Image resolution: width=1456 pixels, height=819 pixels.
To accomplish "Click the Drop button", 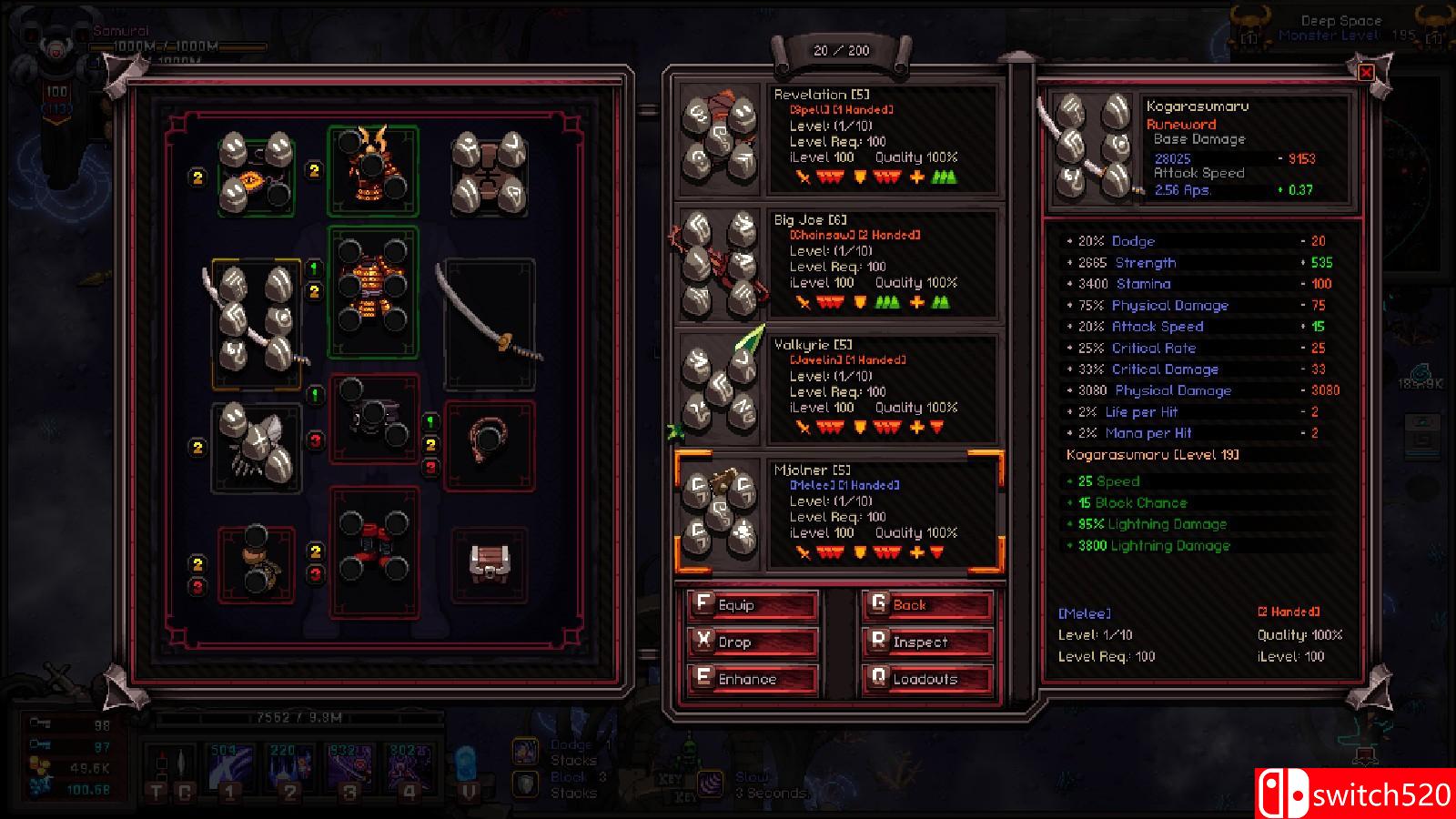I will pos(753,642).
